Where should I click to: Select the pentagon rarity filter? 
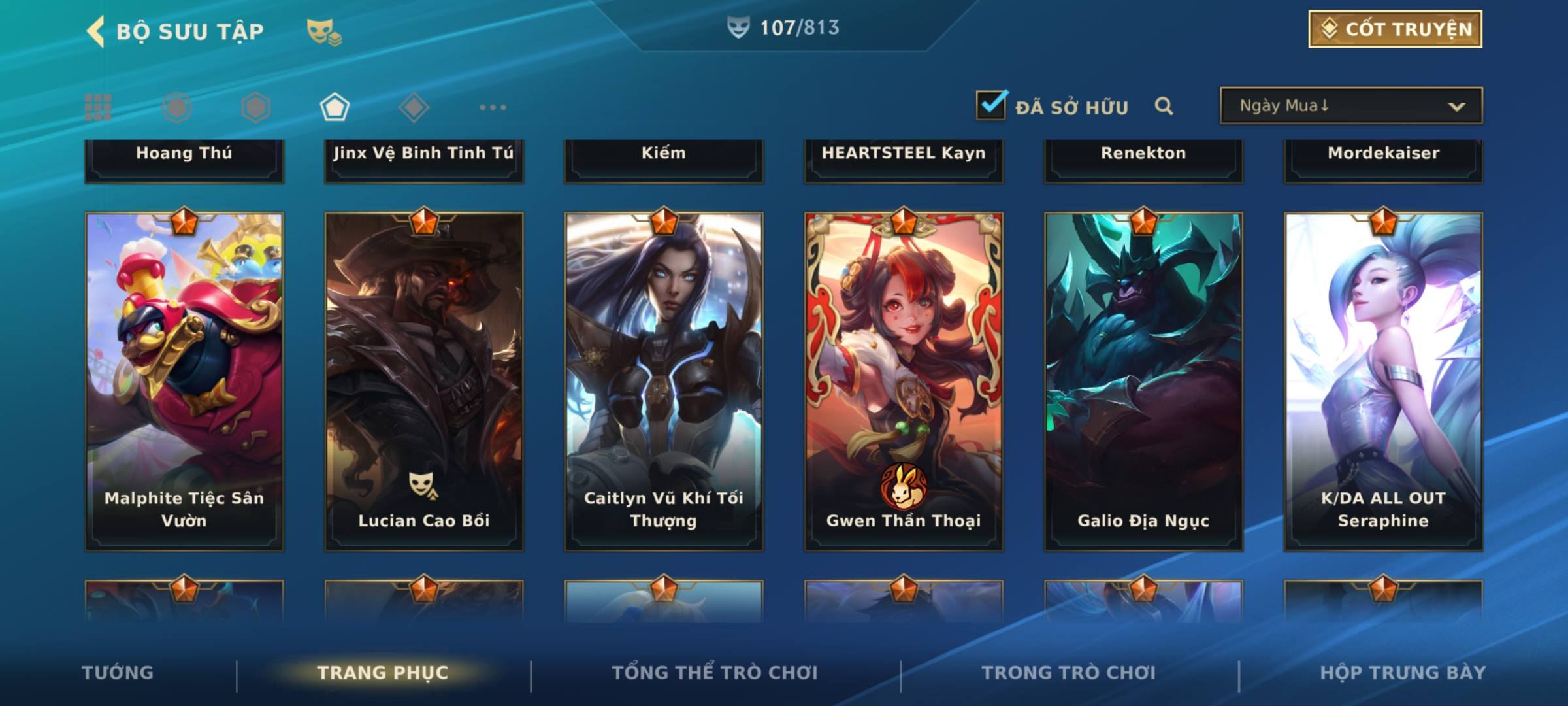coord(335,107)
